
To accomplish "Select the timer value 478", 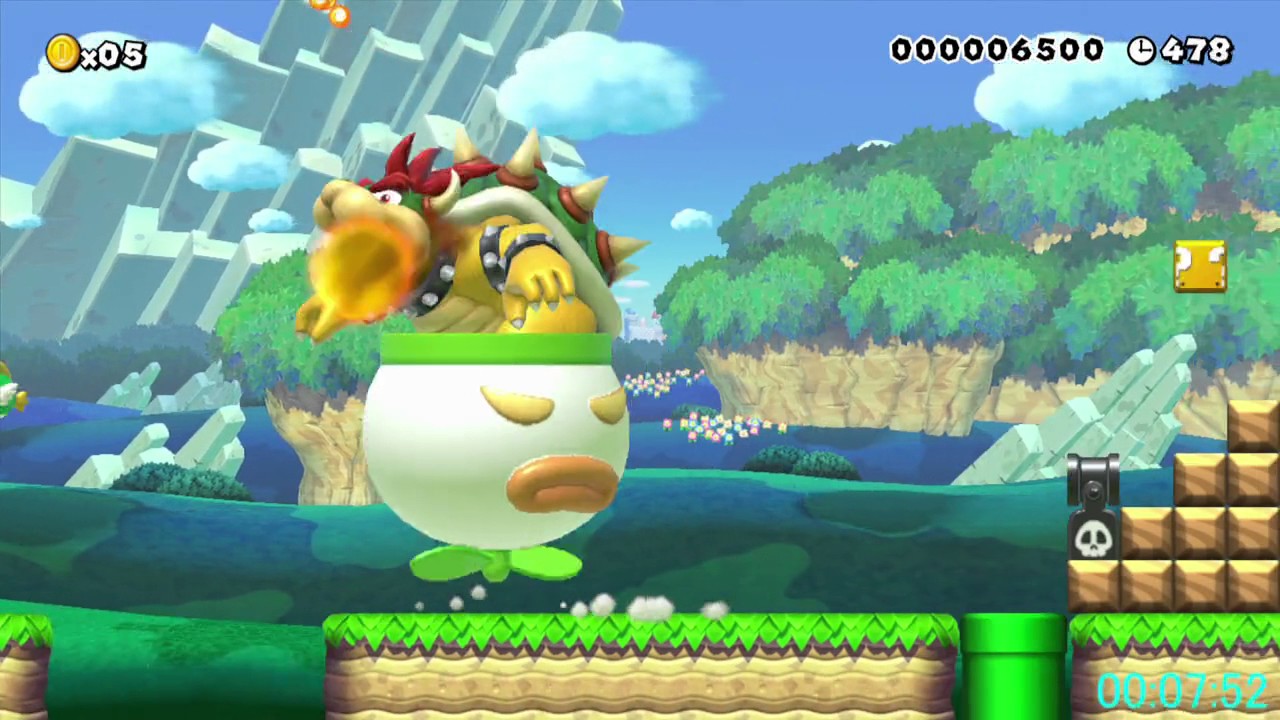I will pyautogui.click(x=1197, y=50).
